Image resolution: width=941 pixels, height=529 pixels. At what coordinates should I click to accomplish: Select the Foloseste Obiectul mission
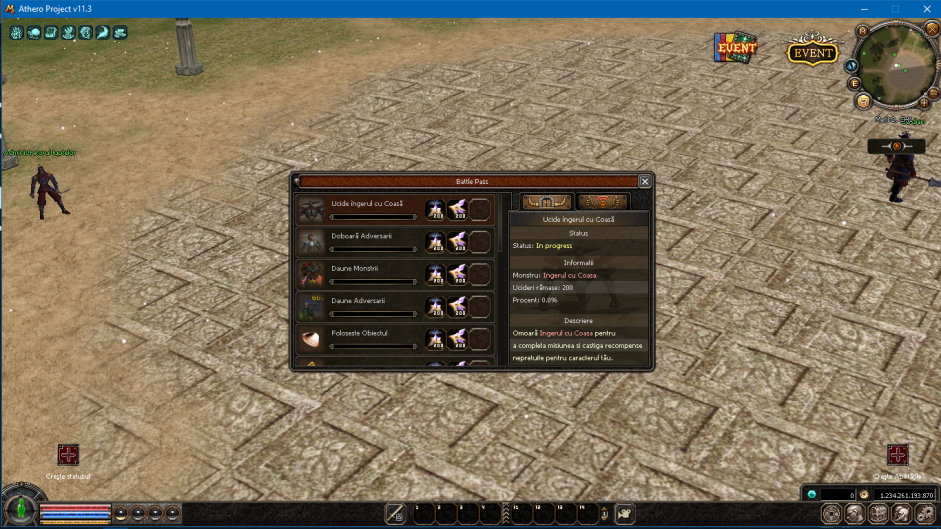click(360, 337)
